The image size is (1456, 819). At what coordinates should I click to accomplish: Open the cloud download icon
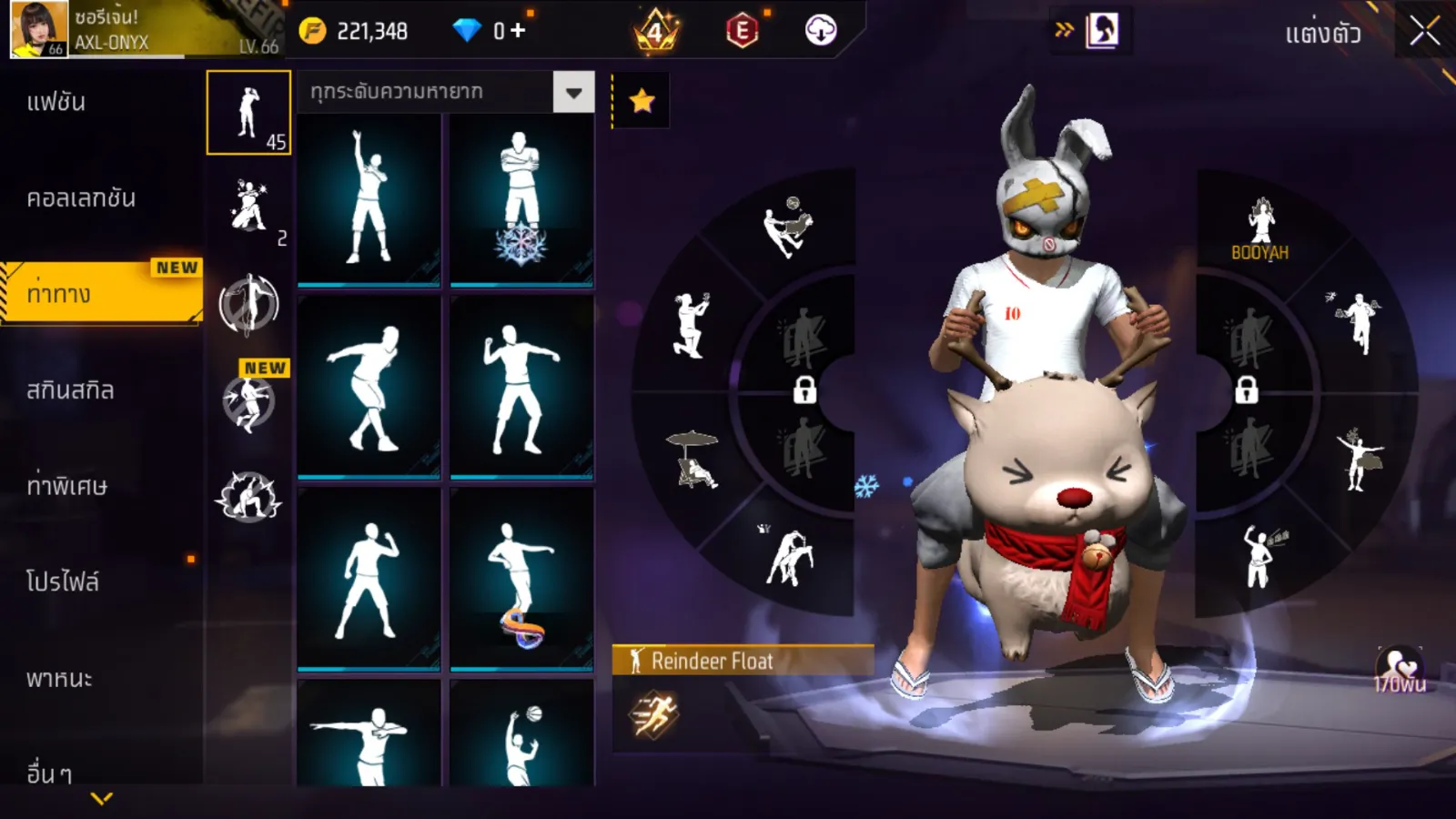click(820, 31)
